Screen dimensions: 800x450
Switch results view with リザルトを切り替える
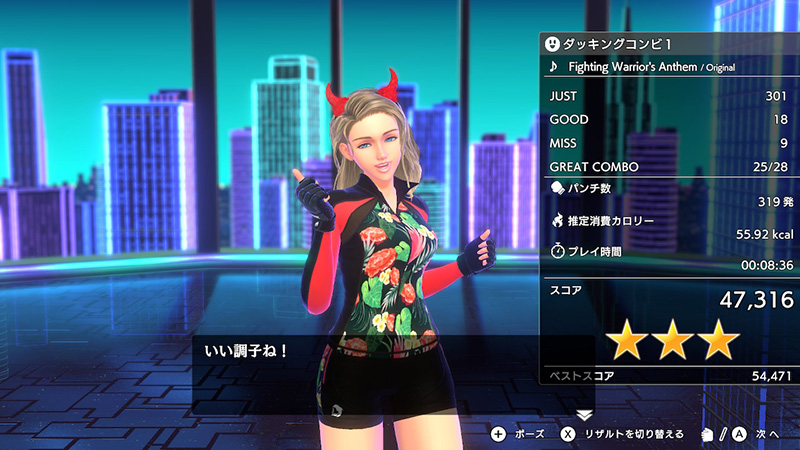(621, 434)
